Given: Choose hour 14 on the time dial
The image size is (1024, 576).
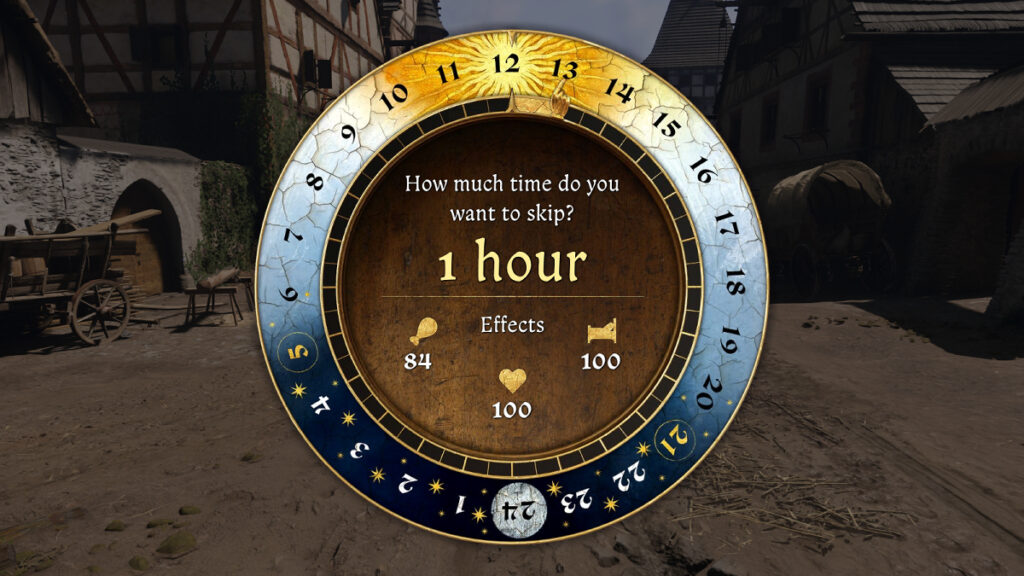Looking at the screenshot, I should (619, 91).
